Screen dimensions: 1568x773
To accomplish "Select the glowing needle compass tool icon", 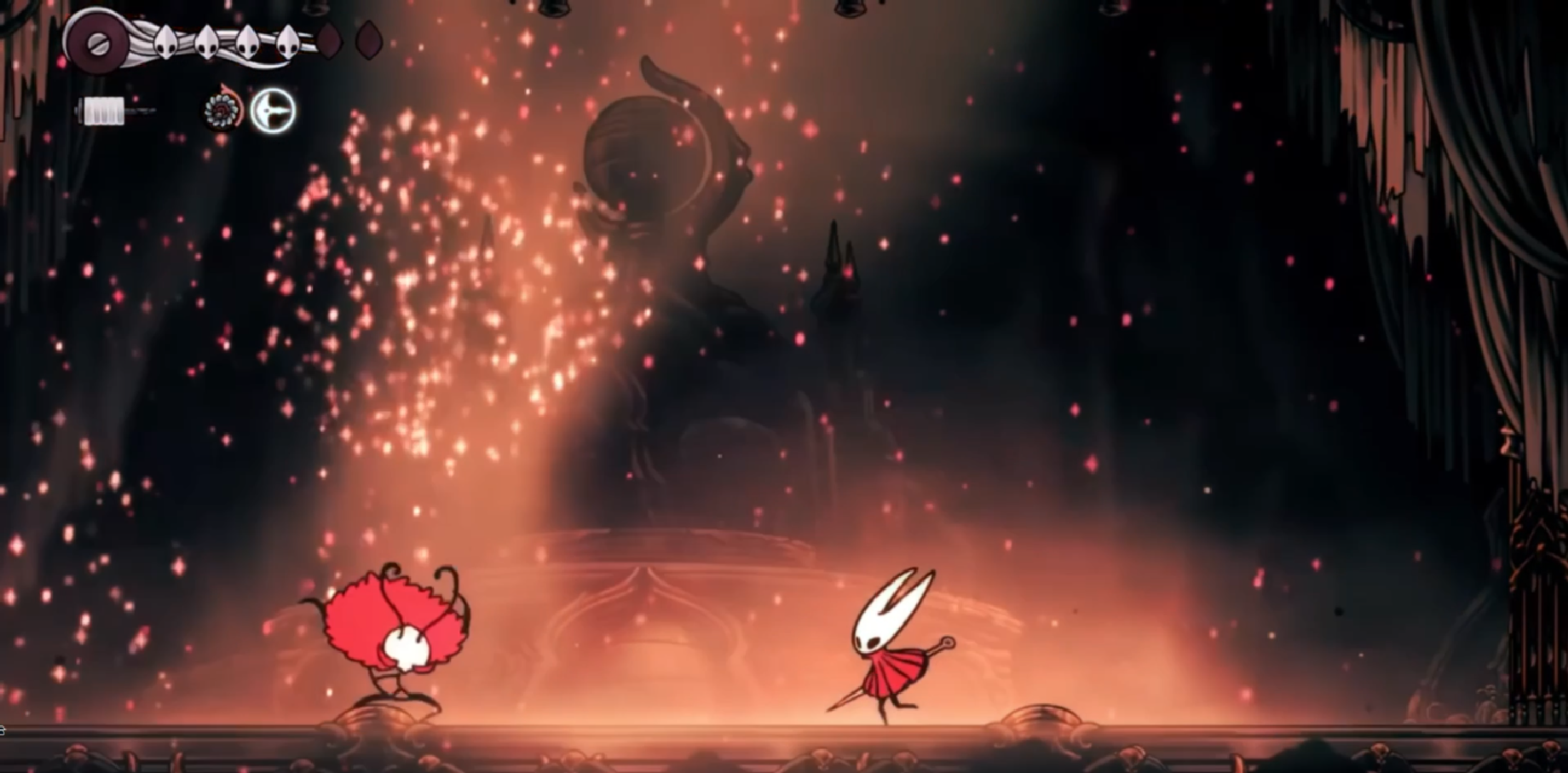I will (x=272, y=111).
